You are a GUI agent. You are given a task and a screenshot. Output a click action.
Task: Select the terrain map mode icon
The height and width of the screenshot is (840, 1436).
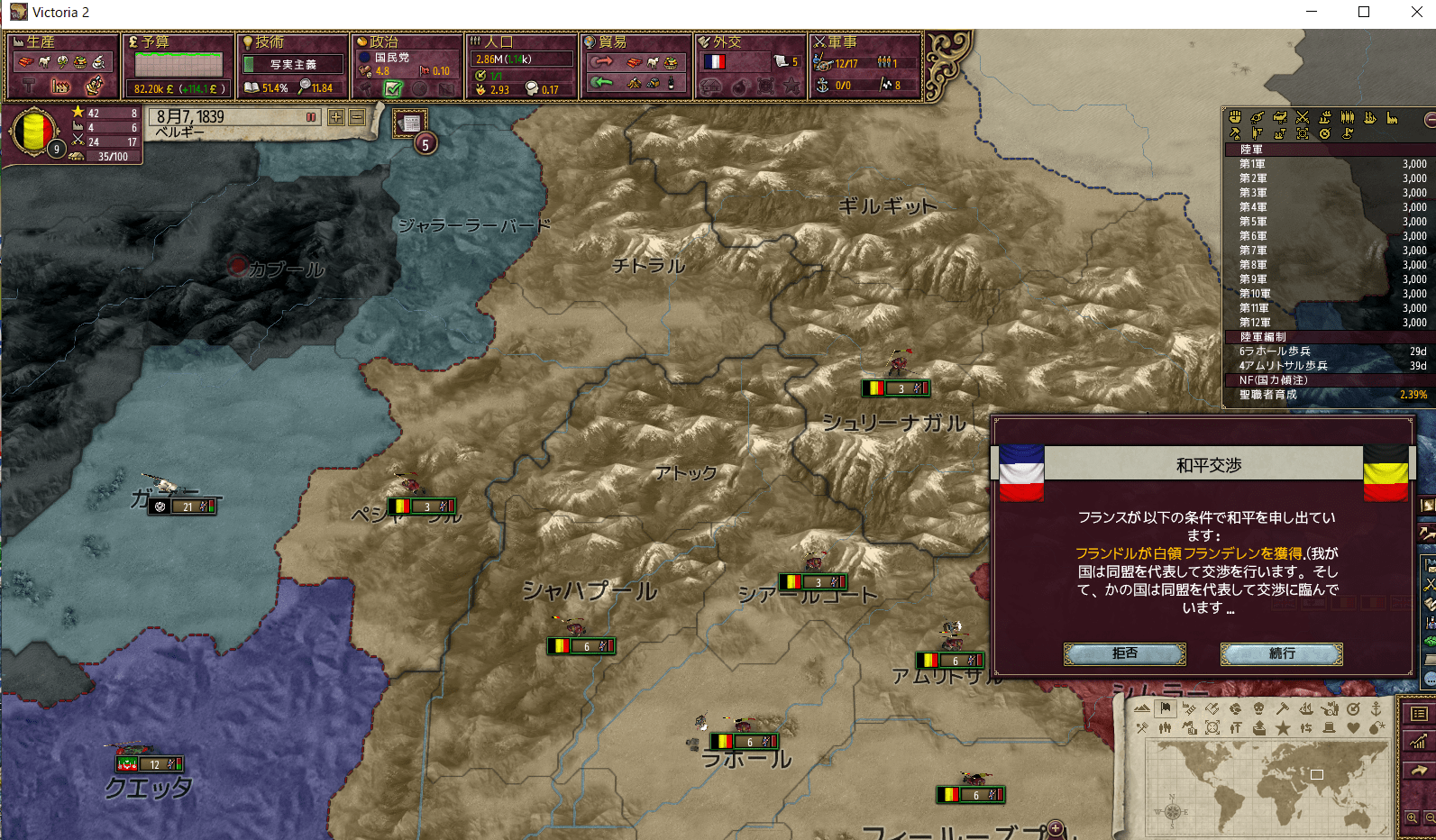(1141, 710)
